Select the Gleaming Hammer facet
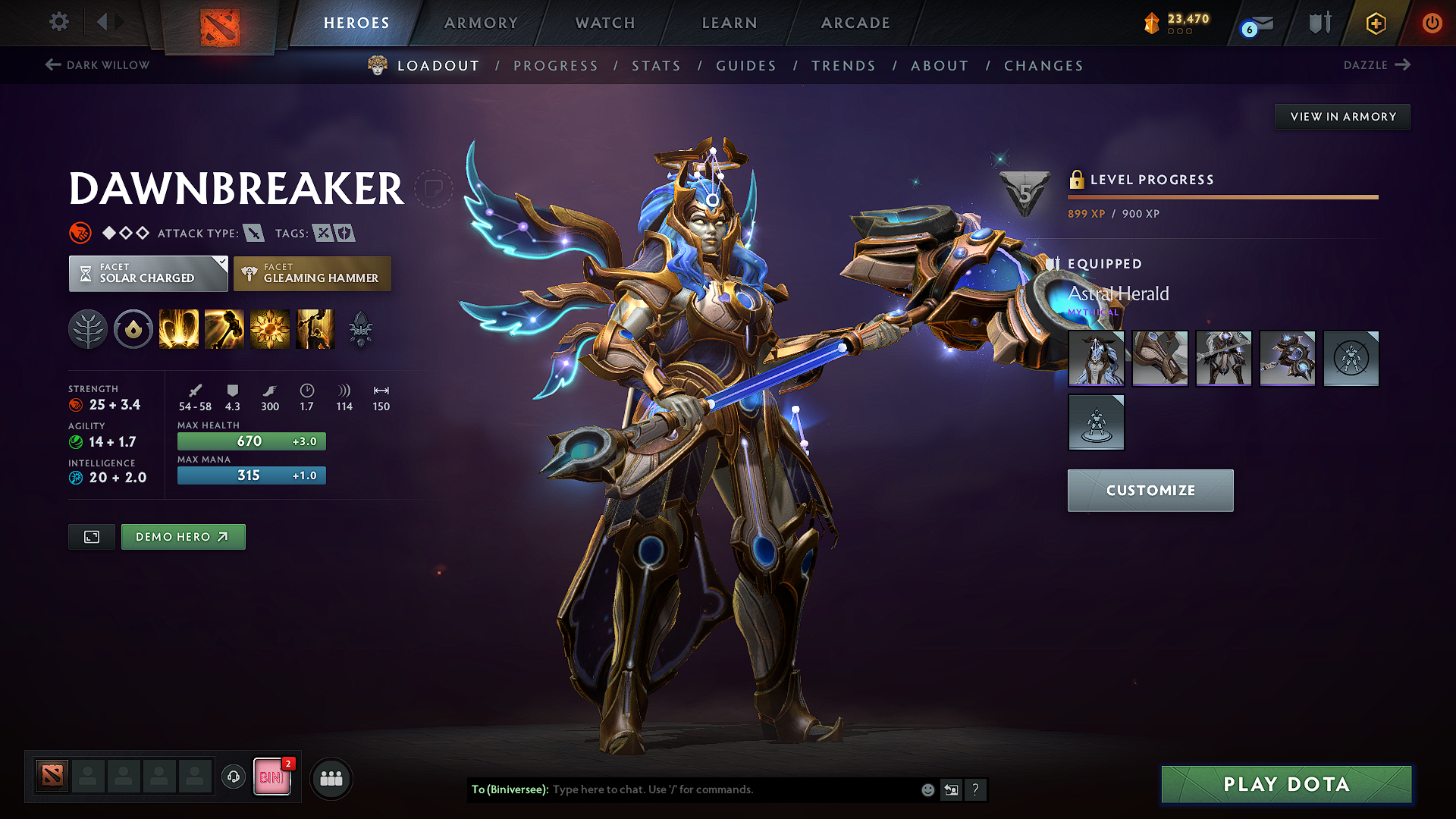This screenshot has width=1456, height=819. click(312, 273)
